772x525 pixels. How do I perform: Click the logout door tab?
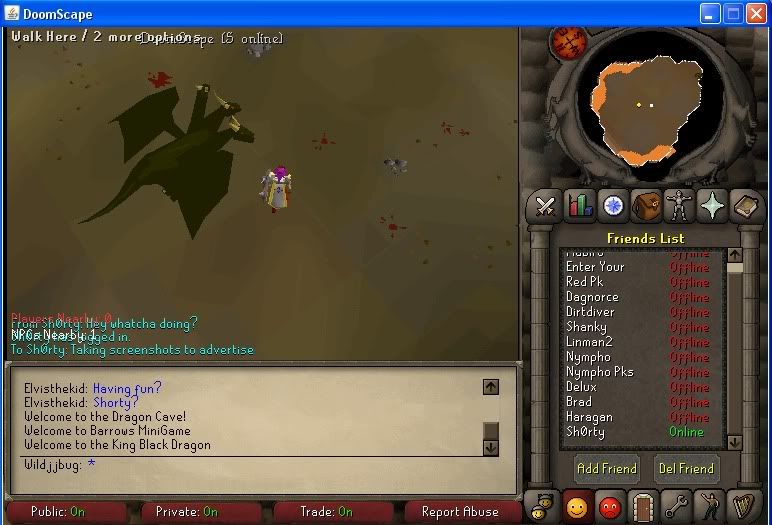pos(643,507)
